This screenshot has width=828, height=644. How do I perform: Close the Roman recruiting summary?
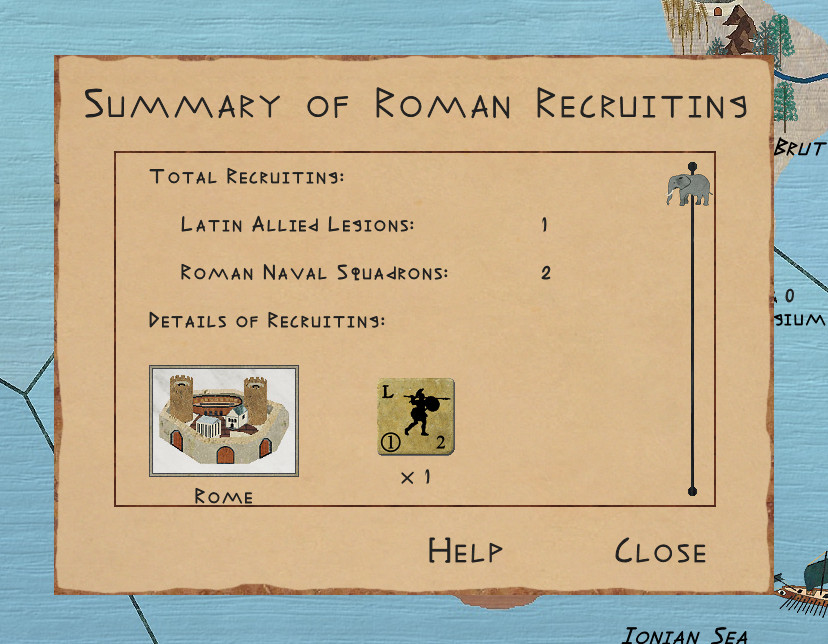click(660, 551)
